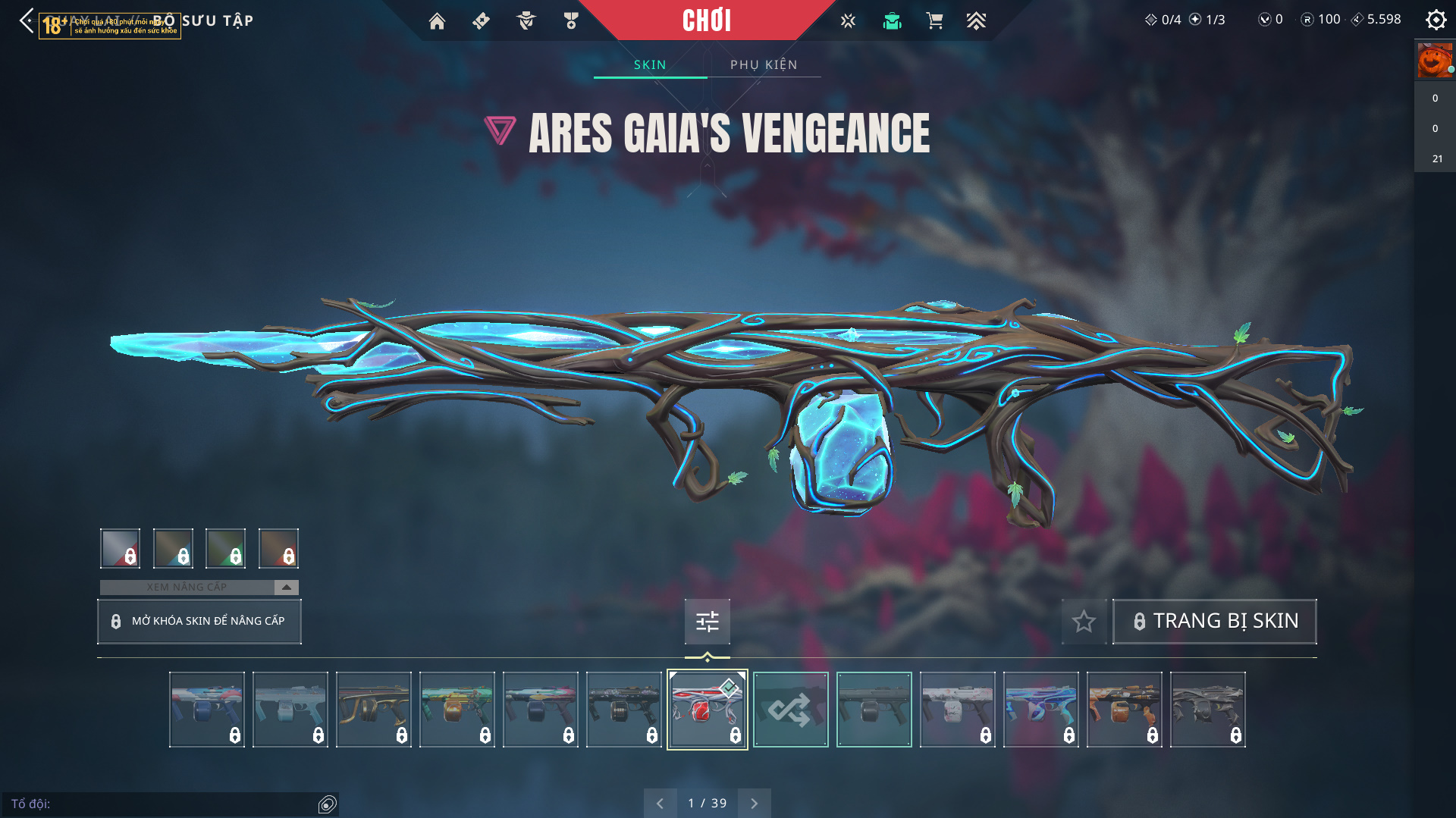The height and width of the screenshot is (818, 1456).
Task: Choose the red and white Ares skin
Action: coord(707,710)
